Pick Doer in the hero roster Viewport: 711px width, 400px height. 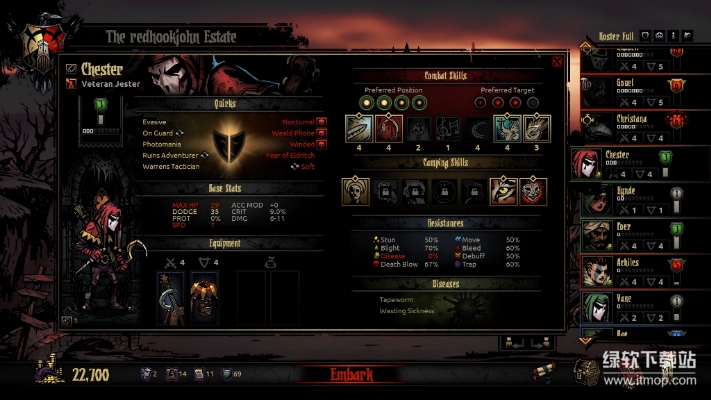630,235
